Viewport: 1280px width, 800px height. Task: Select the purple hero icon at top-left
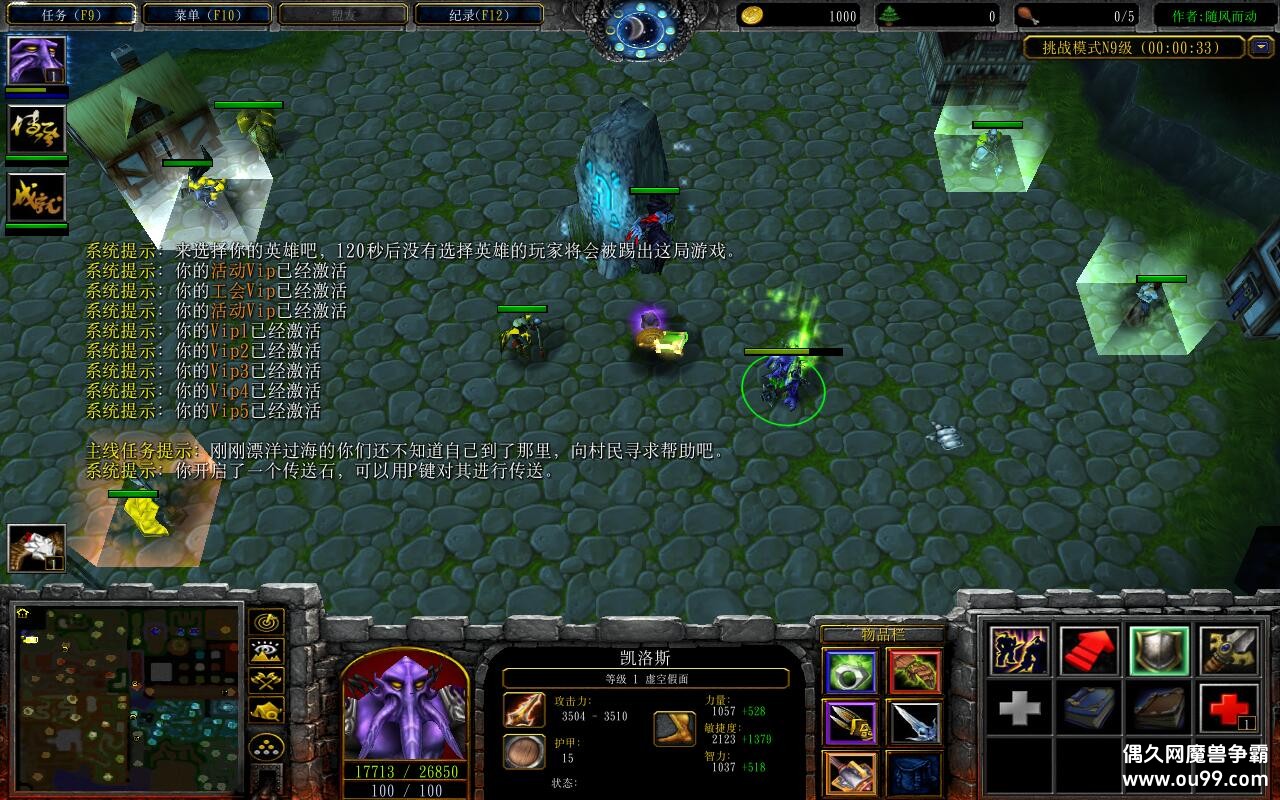pyautogui.click(x=37, y=61)
